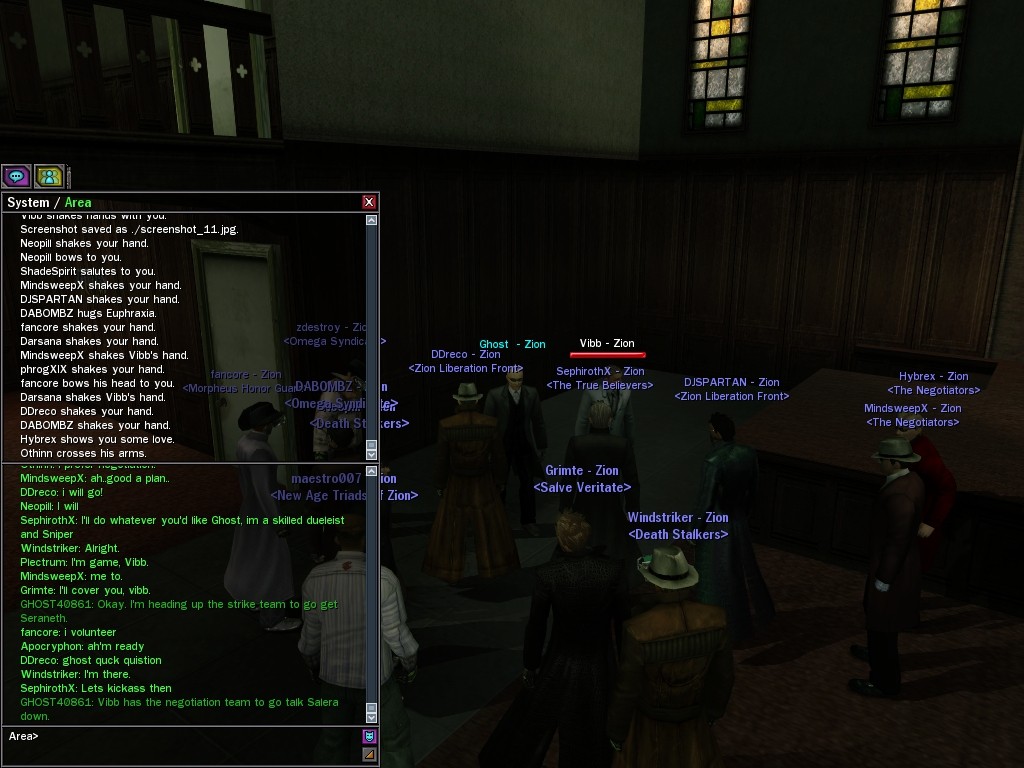
Task: Switch to the System chat tab
Action: click(x=28, y=202)
